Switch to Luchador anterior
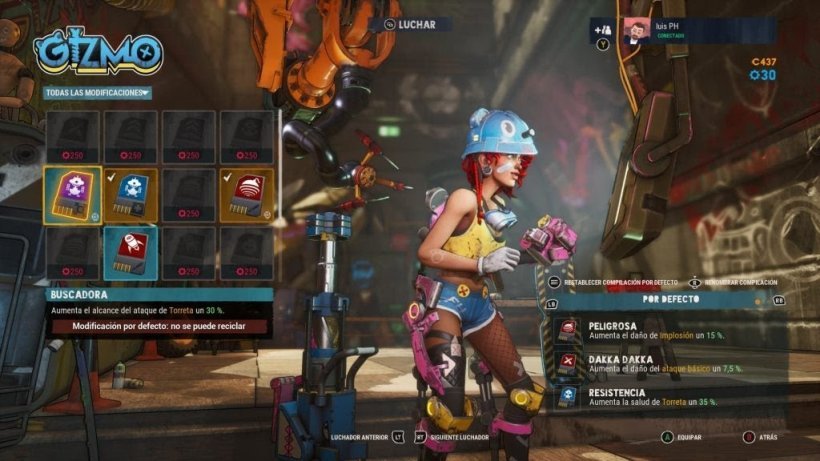This screenshot has height=461, width=820. [365, 437]
